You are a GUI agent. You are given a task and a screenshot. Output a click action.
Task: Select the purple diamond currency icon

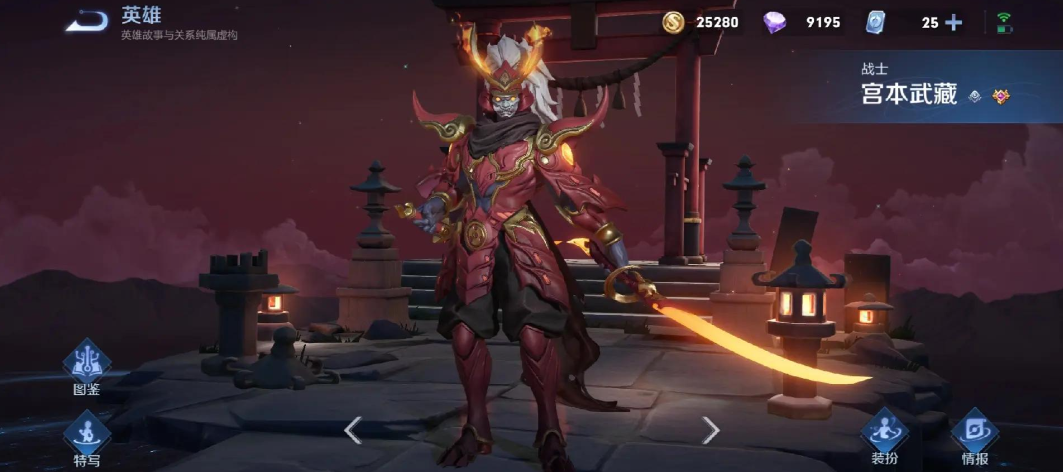[x=774, y=22]
